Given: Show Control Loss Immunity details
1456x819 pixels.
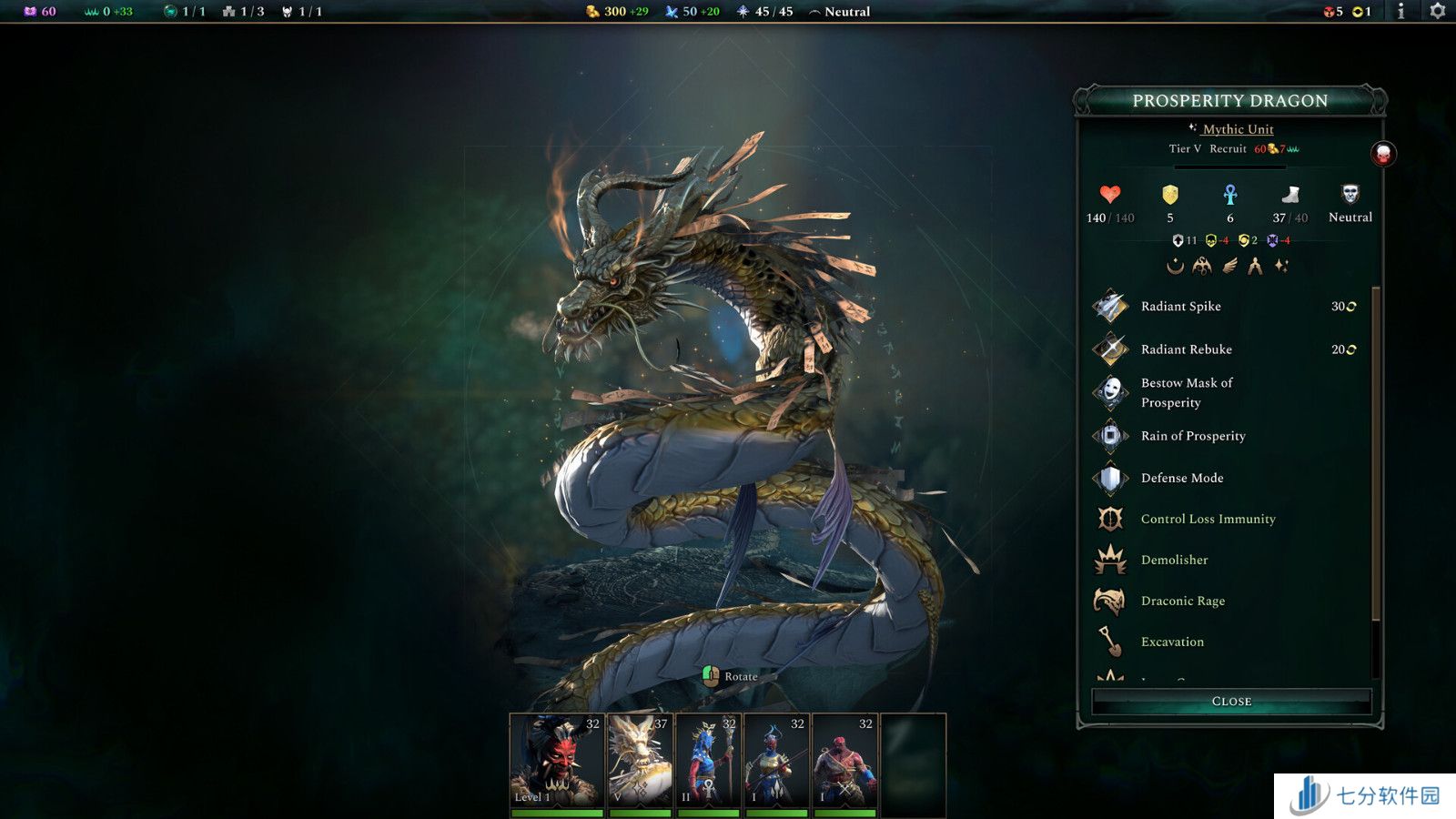Looking at the screenshot, I should click(1208, 519).
